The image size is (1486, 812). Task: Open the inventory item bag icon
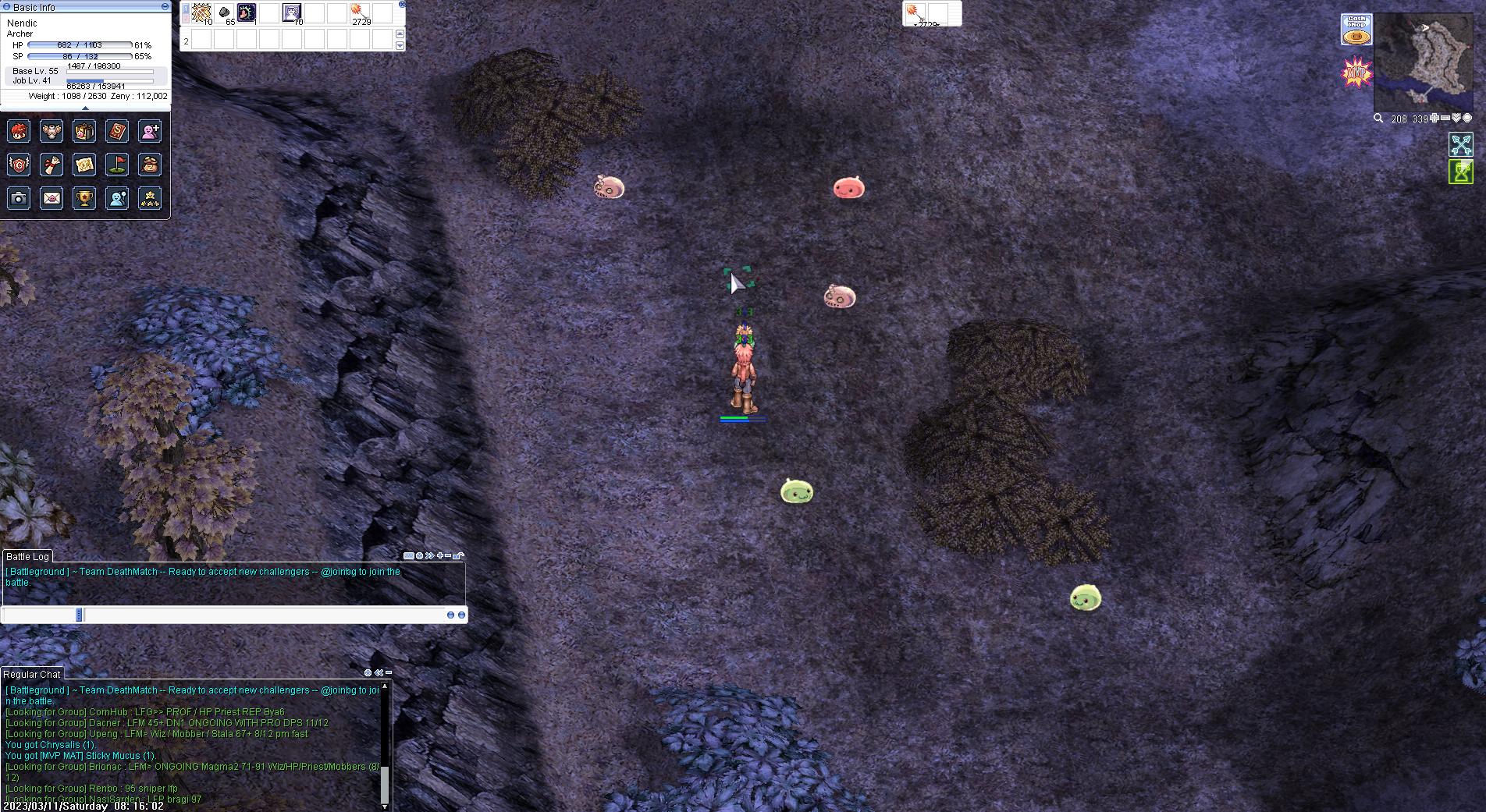click(x=83, y=131)
